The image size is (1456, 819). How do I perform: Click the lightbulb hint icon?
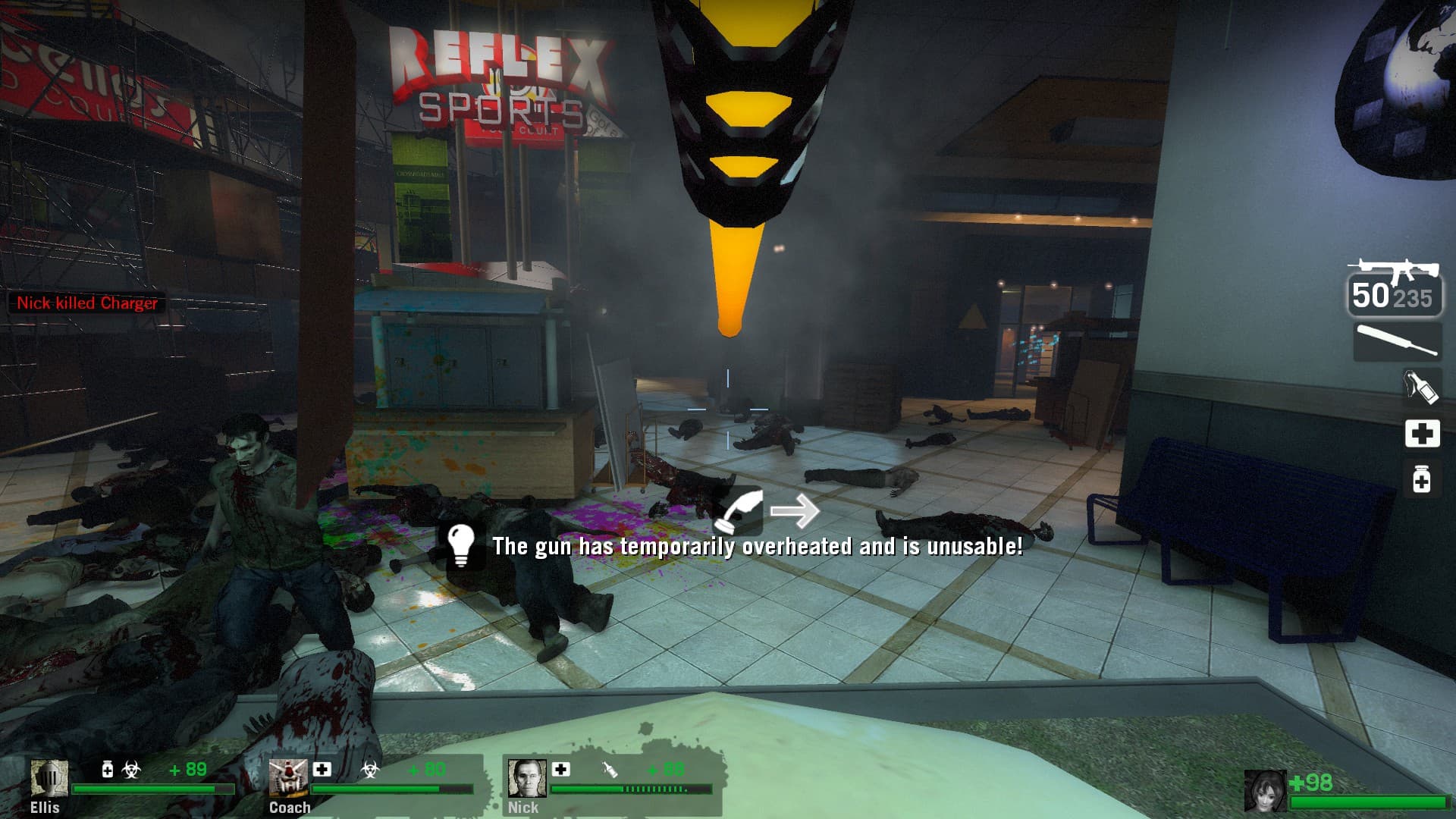tap(460, 544)
